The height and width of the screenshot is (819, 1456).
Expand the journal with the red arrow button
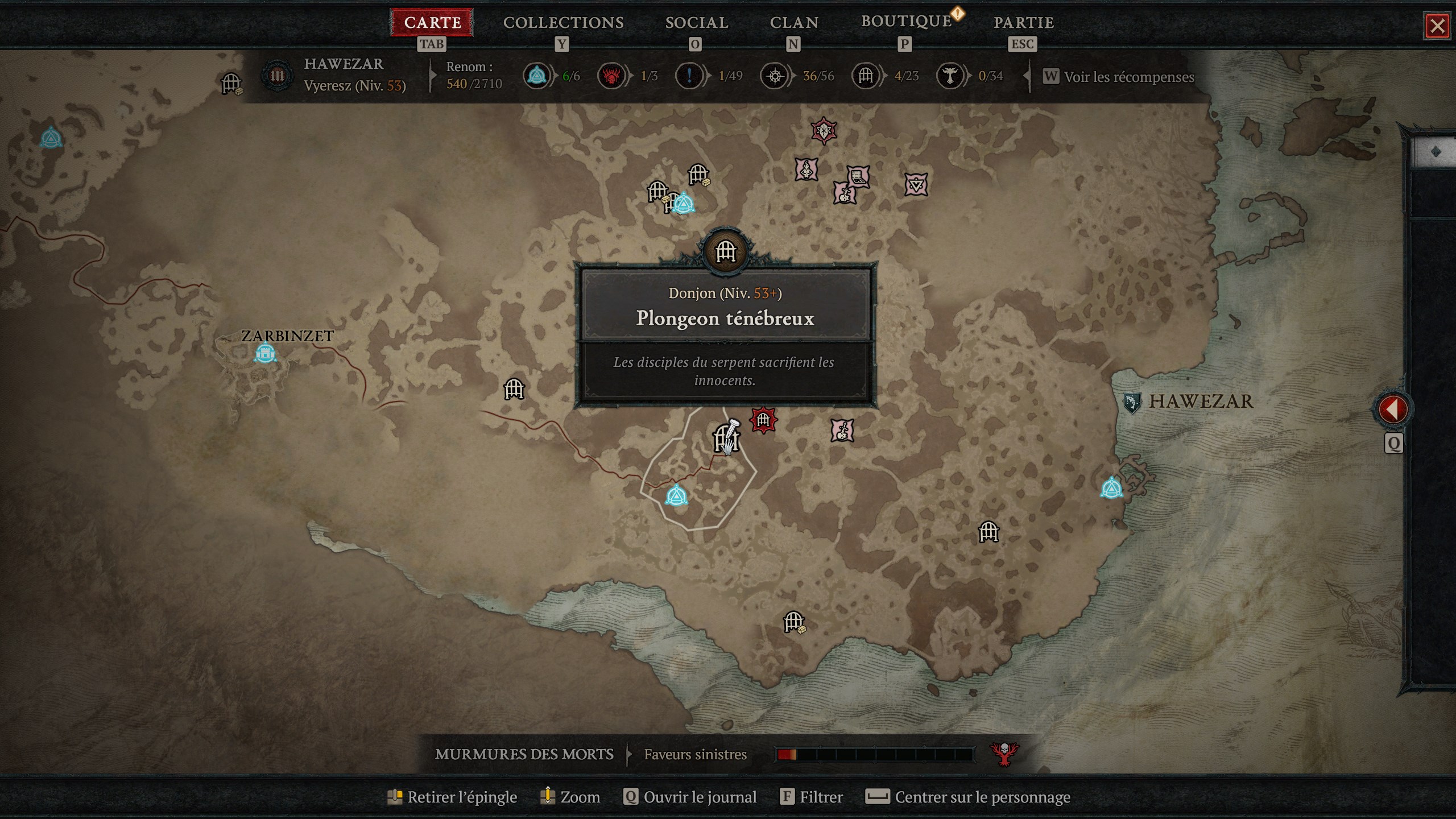tap(1392, 409)
